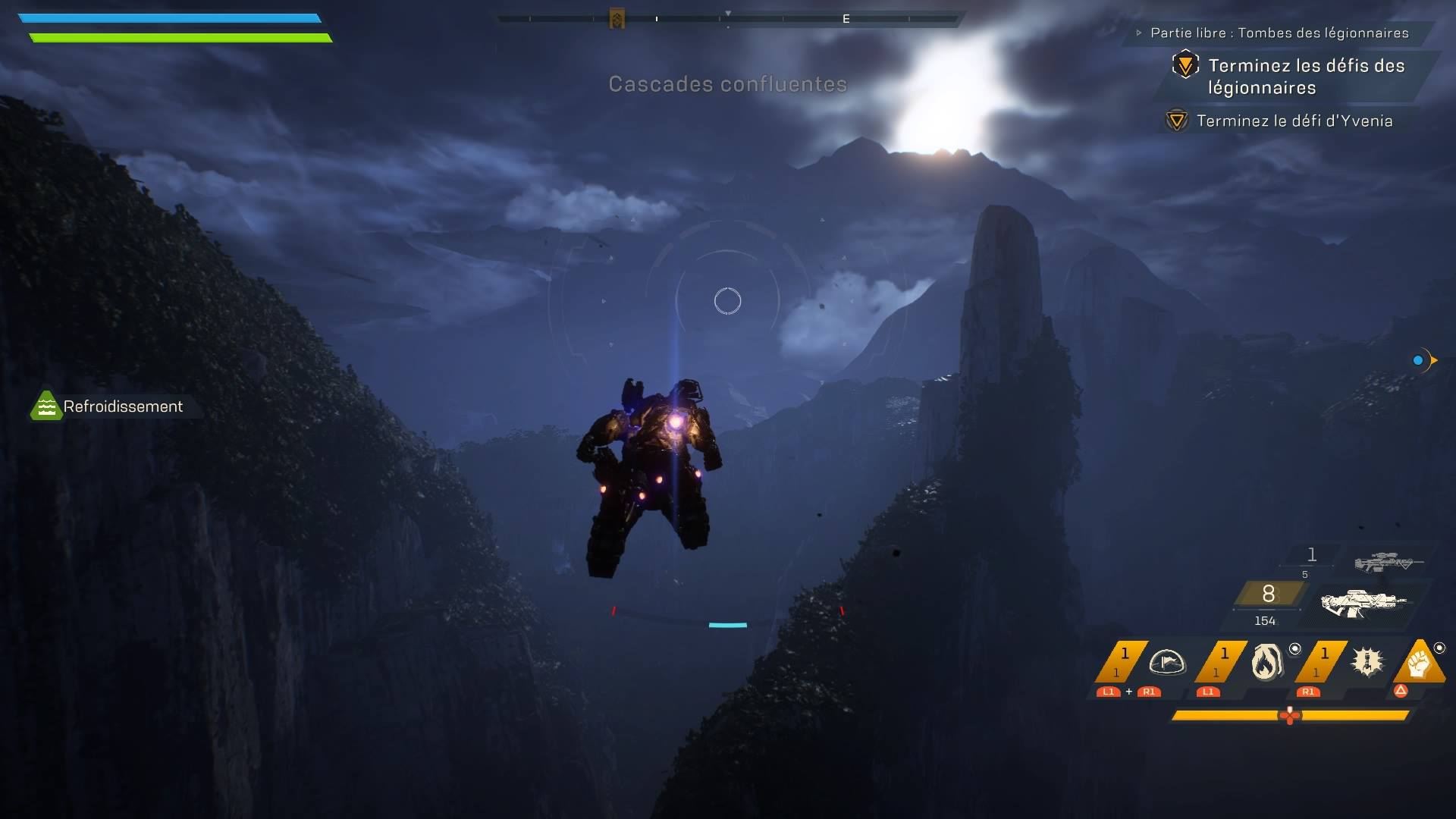Viewport: 1456px width, 819px height.
Task: Select the 'Terminez le défi d'Yvenia' objective
Action: 1294,121
